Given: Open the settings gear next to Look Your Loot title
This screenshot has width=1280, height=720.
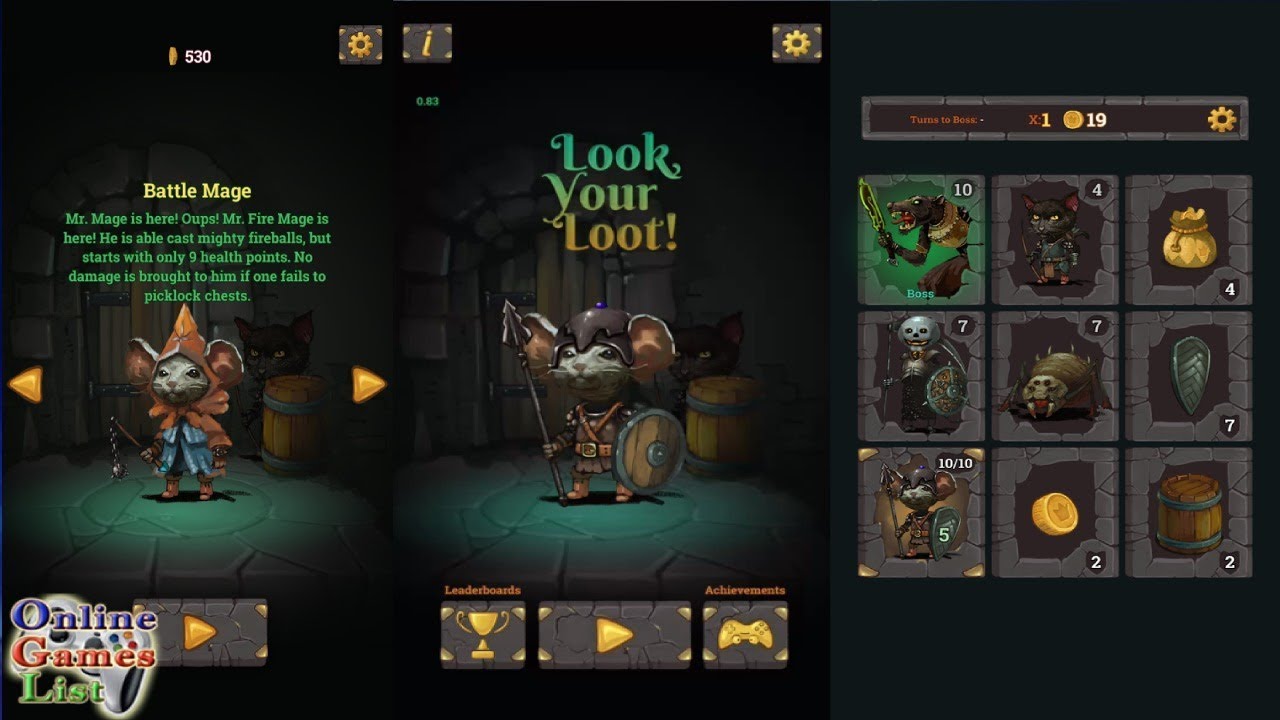Looking at the screenshot, I should coord(797,45).
